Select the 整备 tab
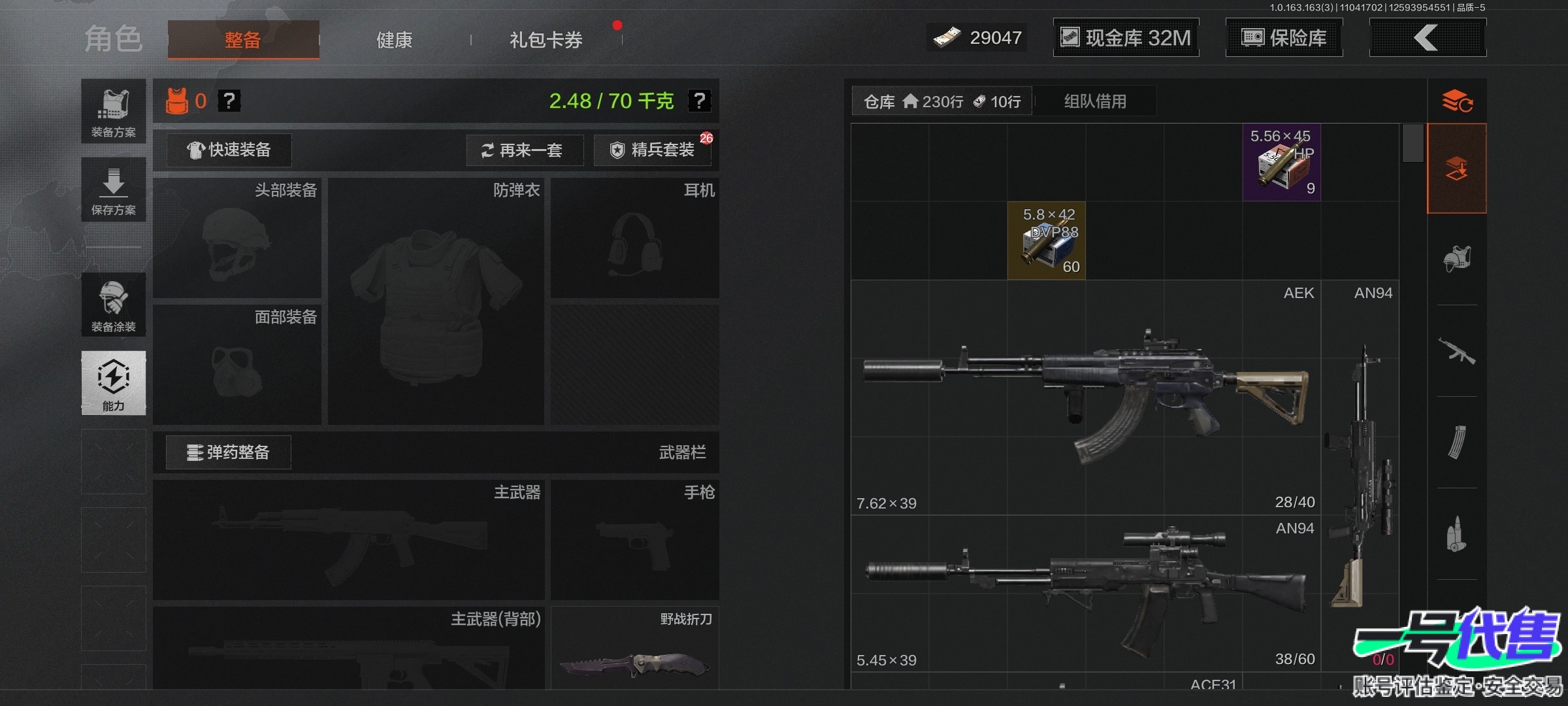Screen dimensions: 1568x706 pos(243,40)
